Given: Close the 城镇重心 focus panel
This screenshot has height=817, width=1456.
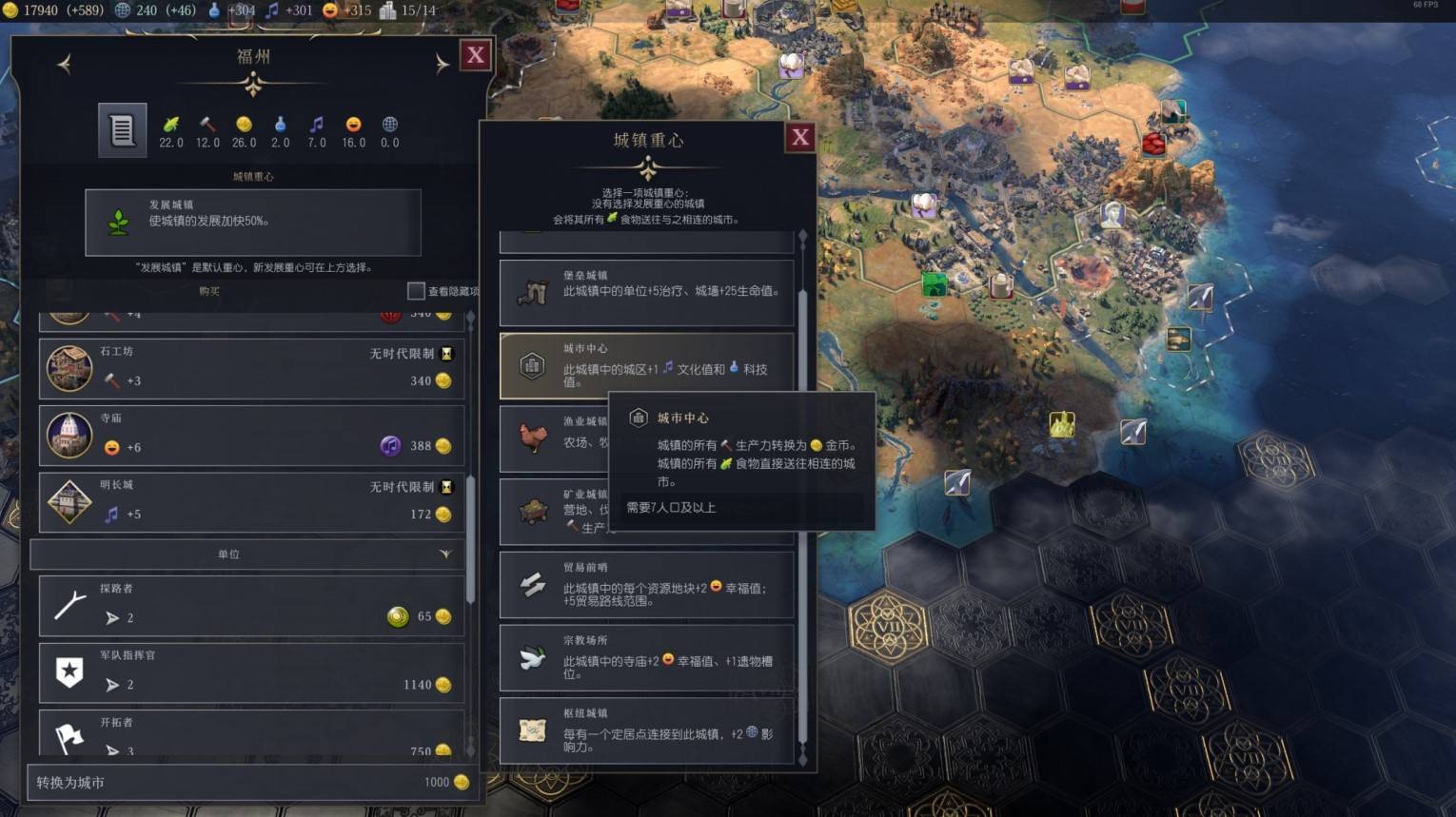Looking at the screenshot, I should pos(800,138).
